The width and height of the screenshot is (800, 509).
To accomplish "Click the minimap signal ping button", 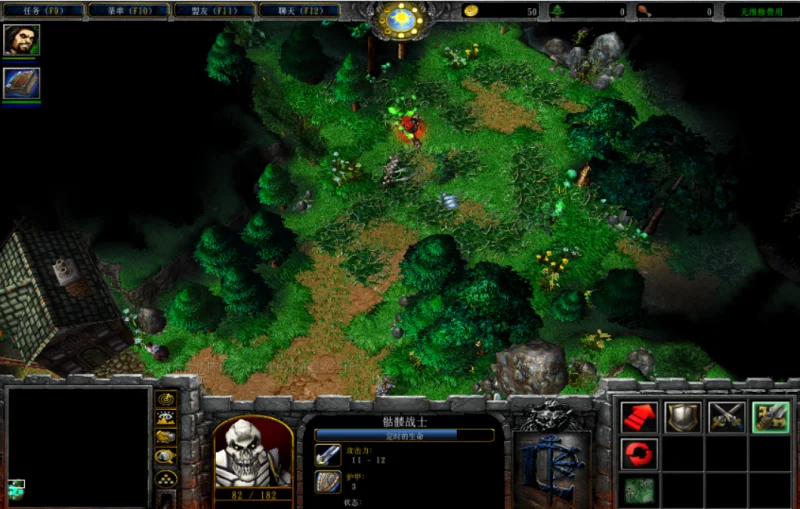I will [166, 398].
